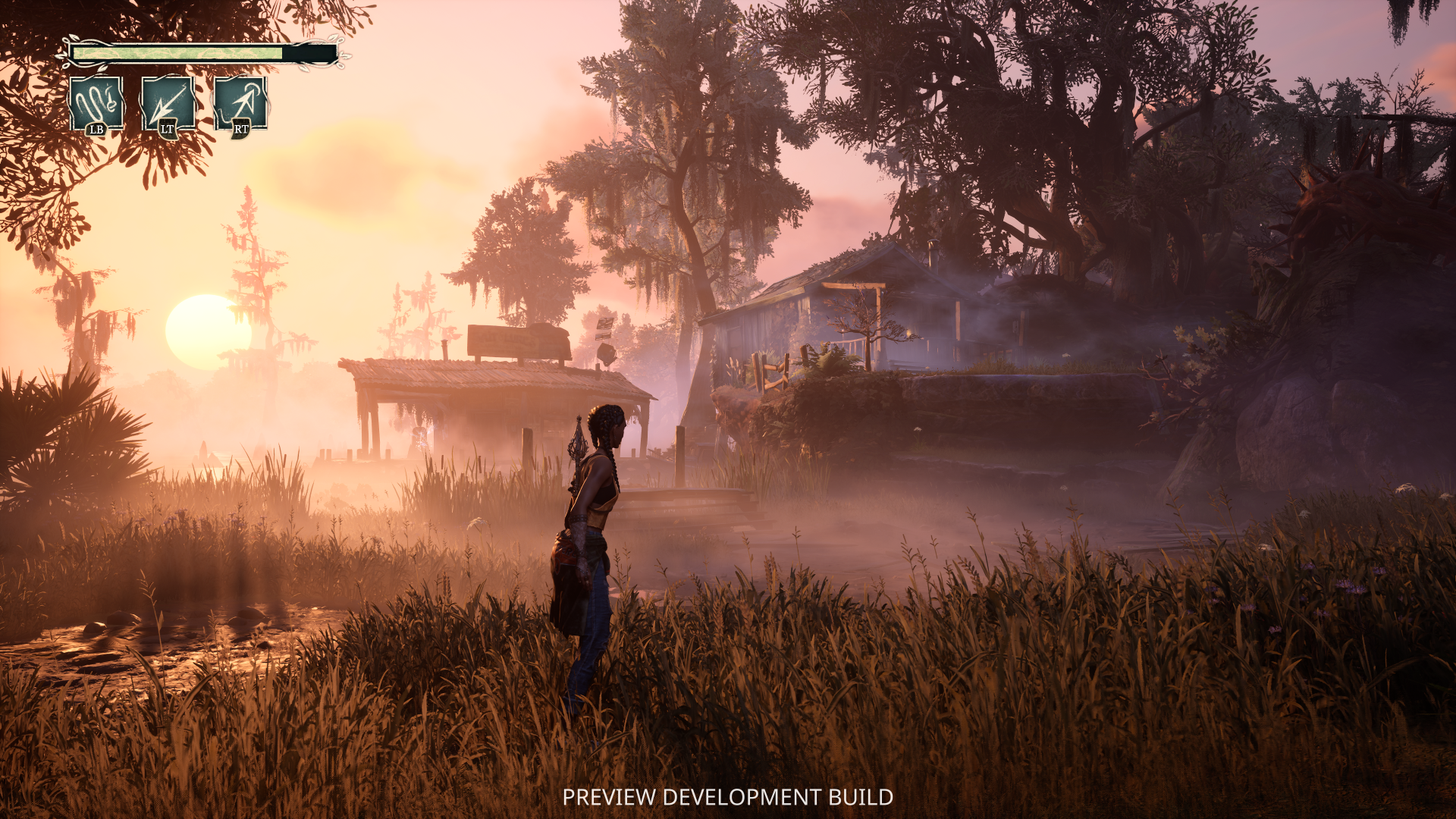Select the downward-pointing arrow ability
The image size is (1456, 819).
(168, 103)
